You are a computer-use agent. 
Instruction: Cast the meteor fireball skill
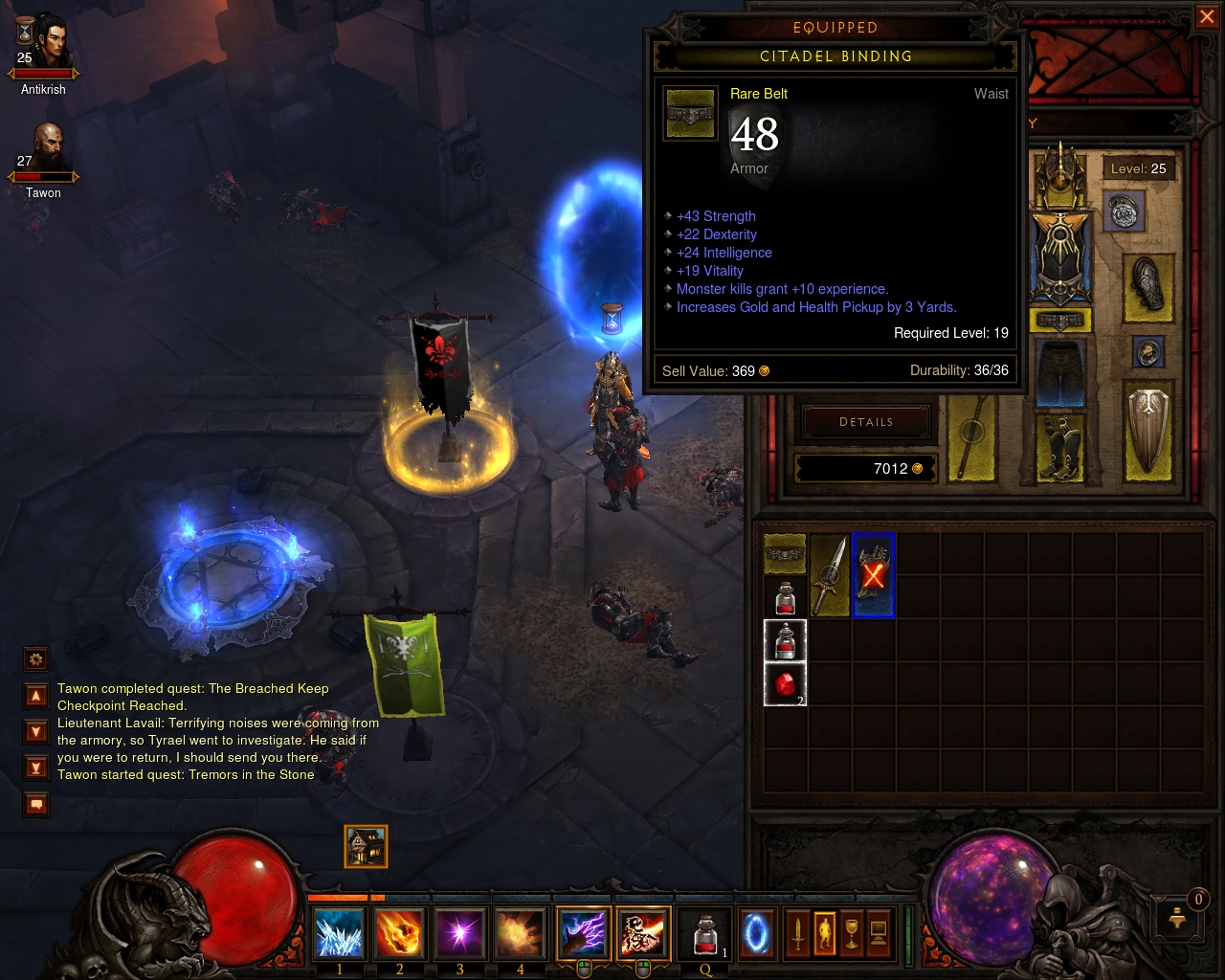pos(399,933)
